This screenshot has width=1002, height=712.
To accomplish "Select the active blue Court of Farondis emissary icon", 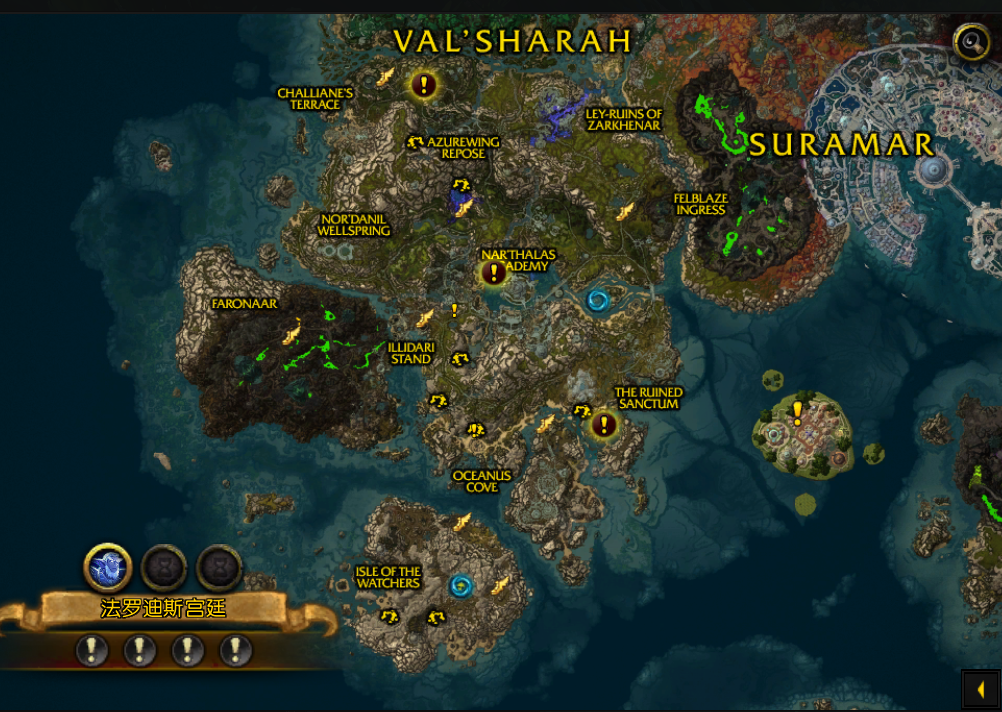I will point(108,568).
